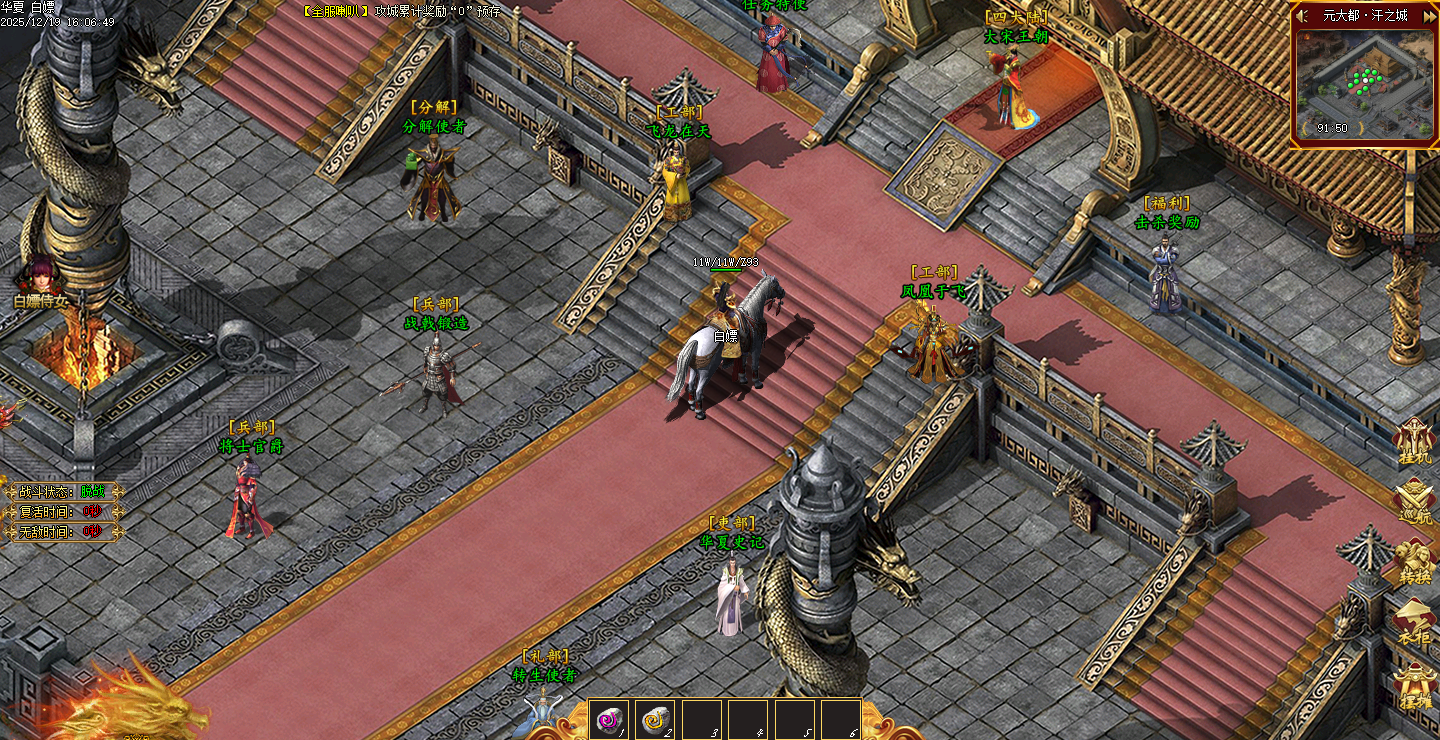Use the yellow spiral stone in slot 2

[x=655, y=719]
